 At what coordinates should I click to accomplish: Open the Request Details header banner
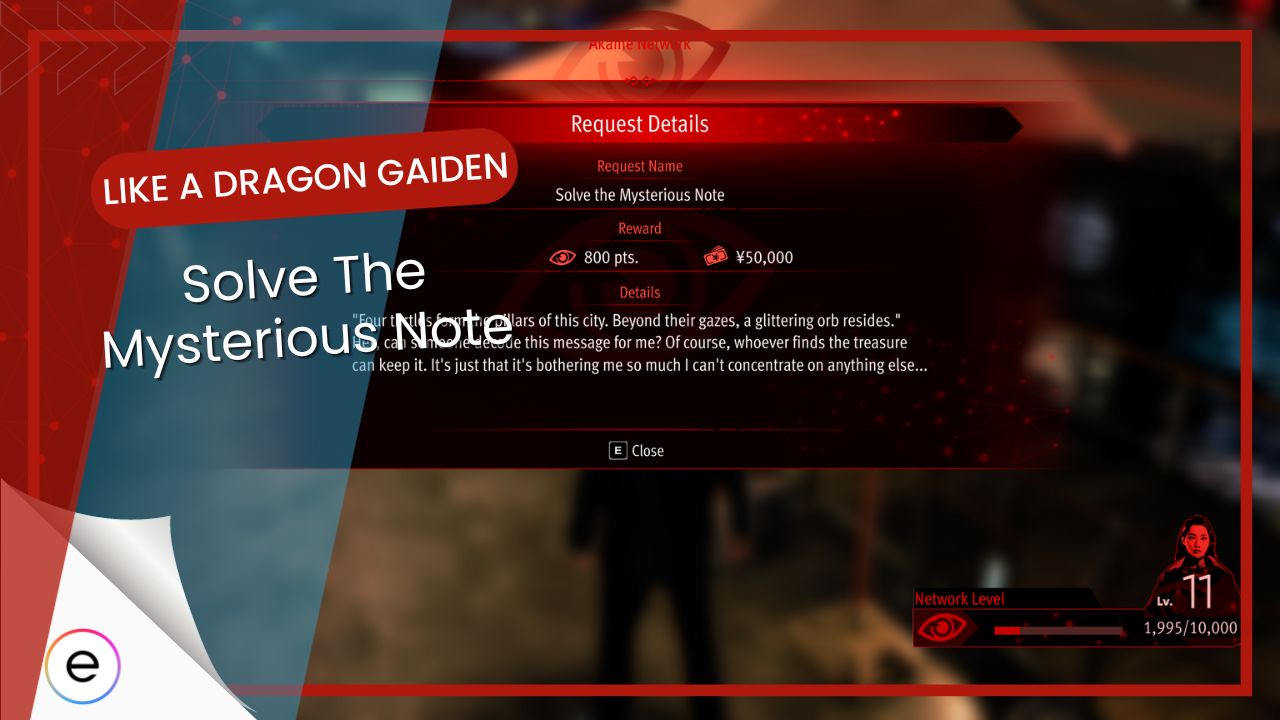[x=639, y=124]
